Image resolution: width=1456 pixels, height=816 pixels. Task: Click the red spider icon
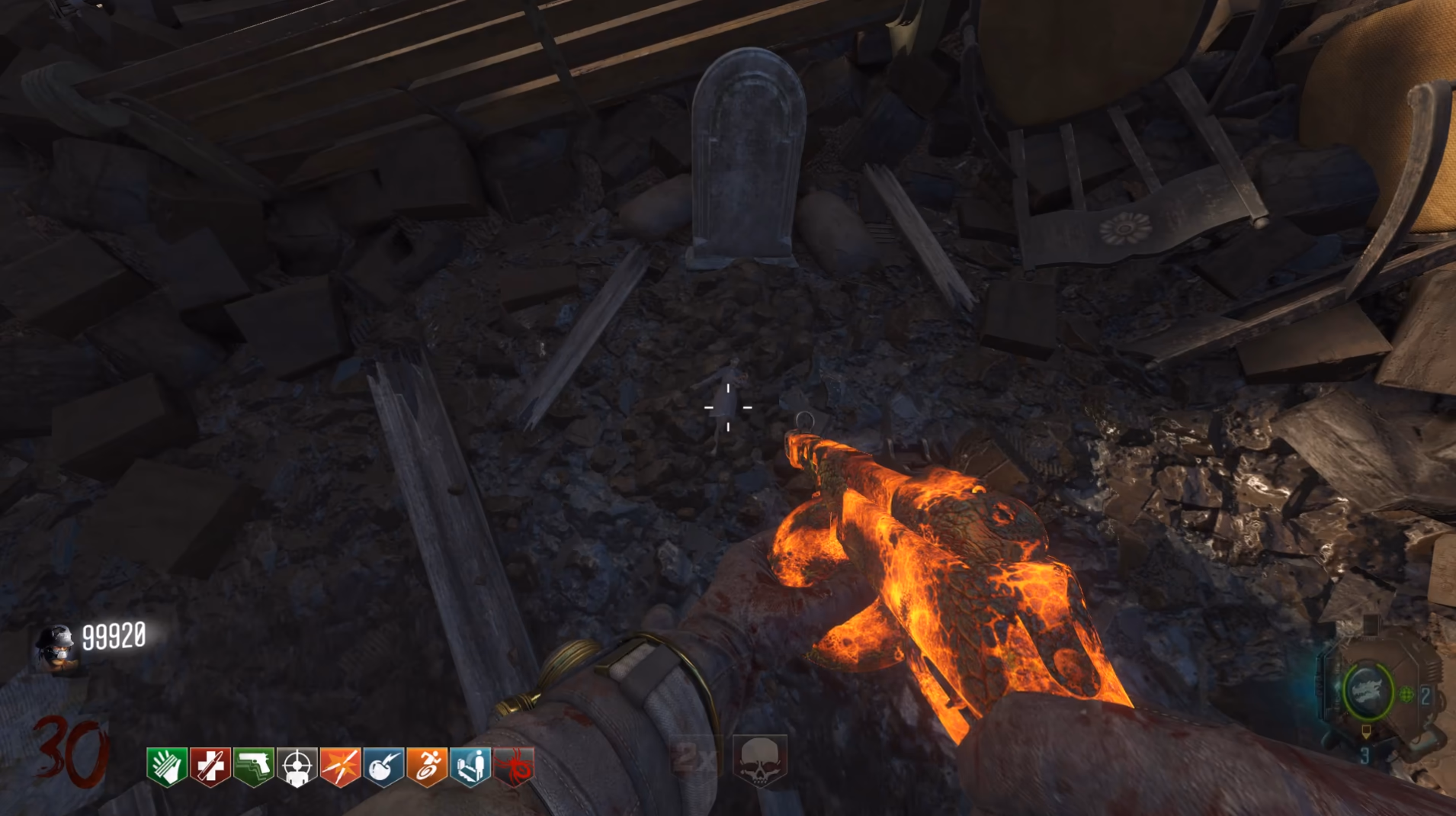point(515,766)
